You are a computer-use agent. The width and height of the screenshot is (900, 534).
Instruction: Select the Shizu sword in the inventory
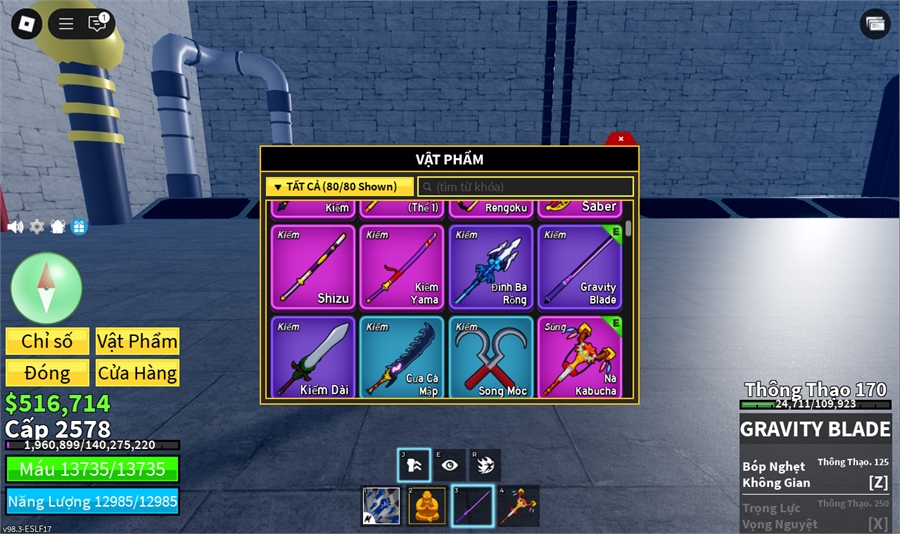tap(313, 267)
